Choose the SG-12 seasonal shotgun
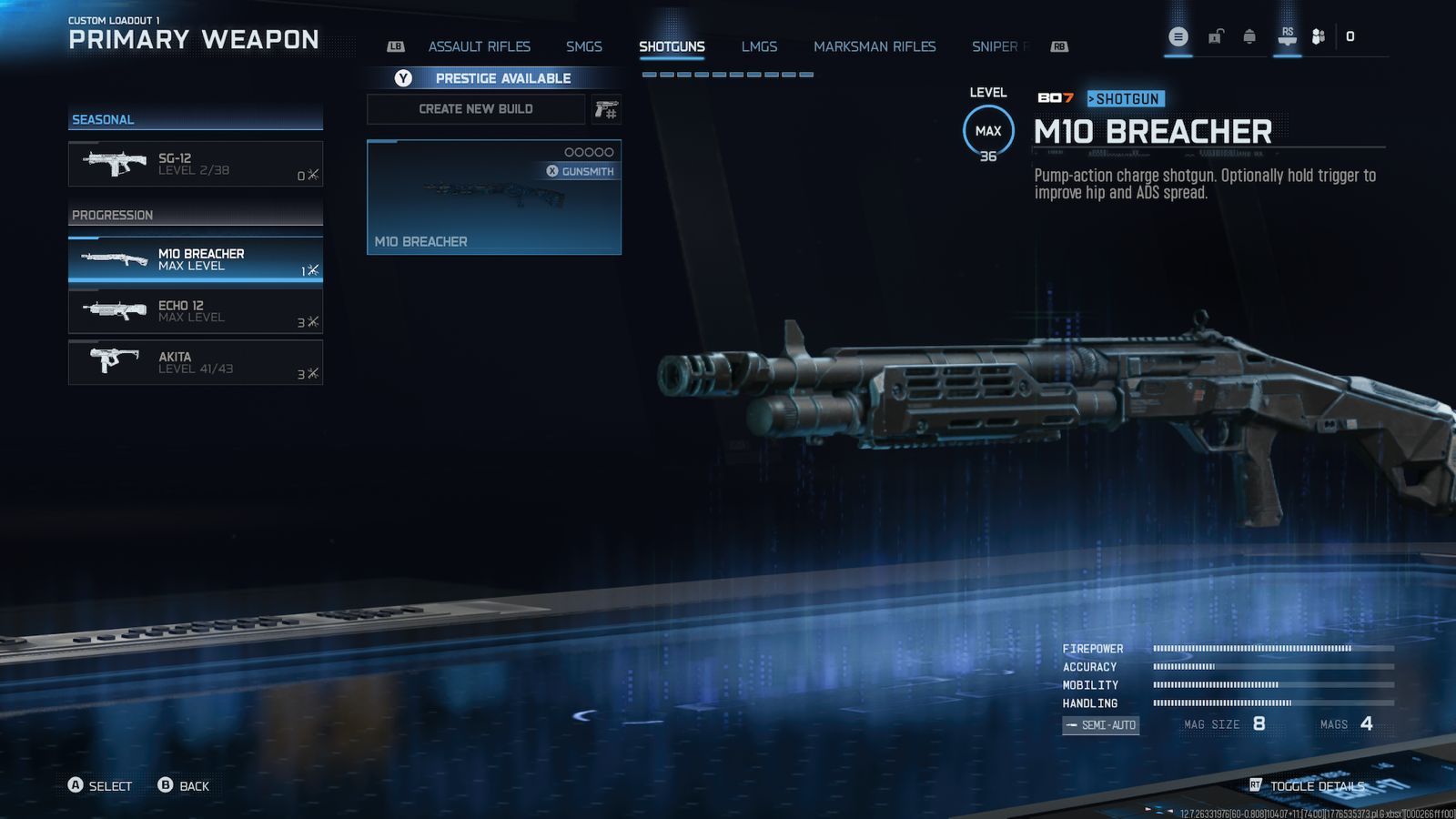1456x819 pixels. (x=196, y=164)
